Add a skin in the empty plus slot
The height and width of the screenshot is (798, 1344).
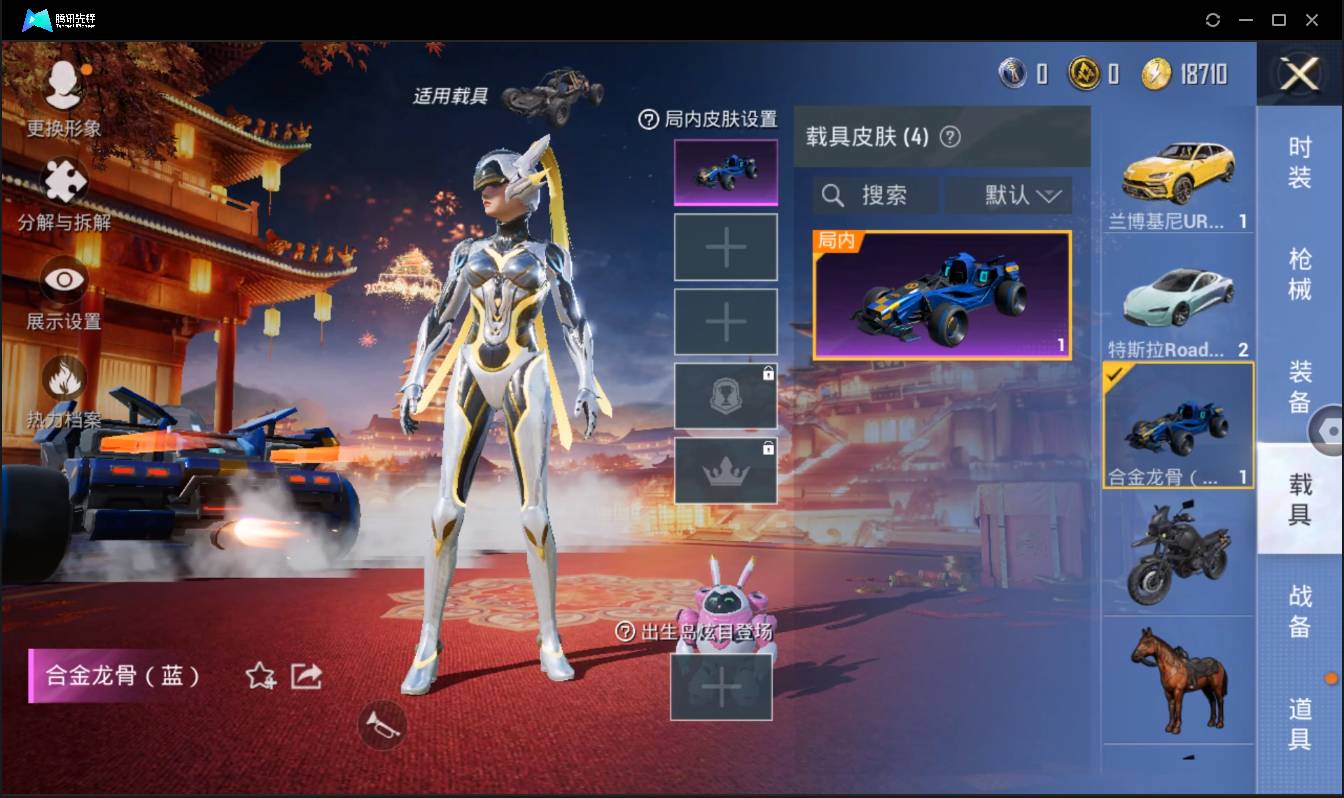pos(725,246)
